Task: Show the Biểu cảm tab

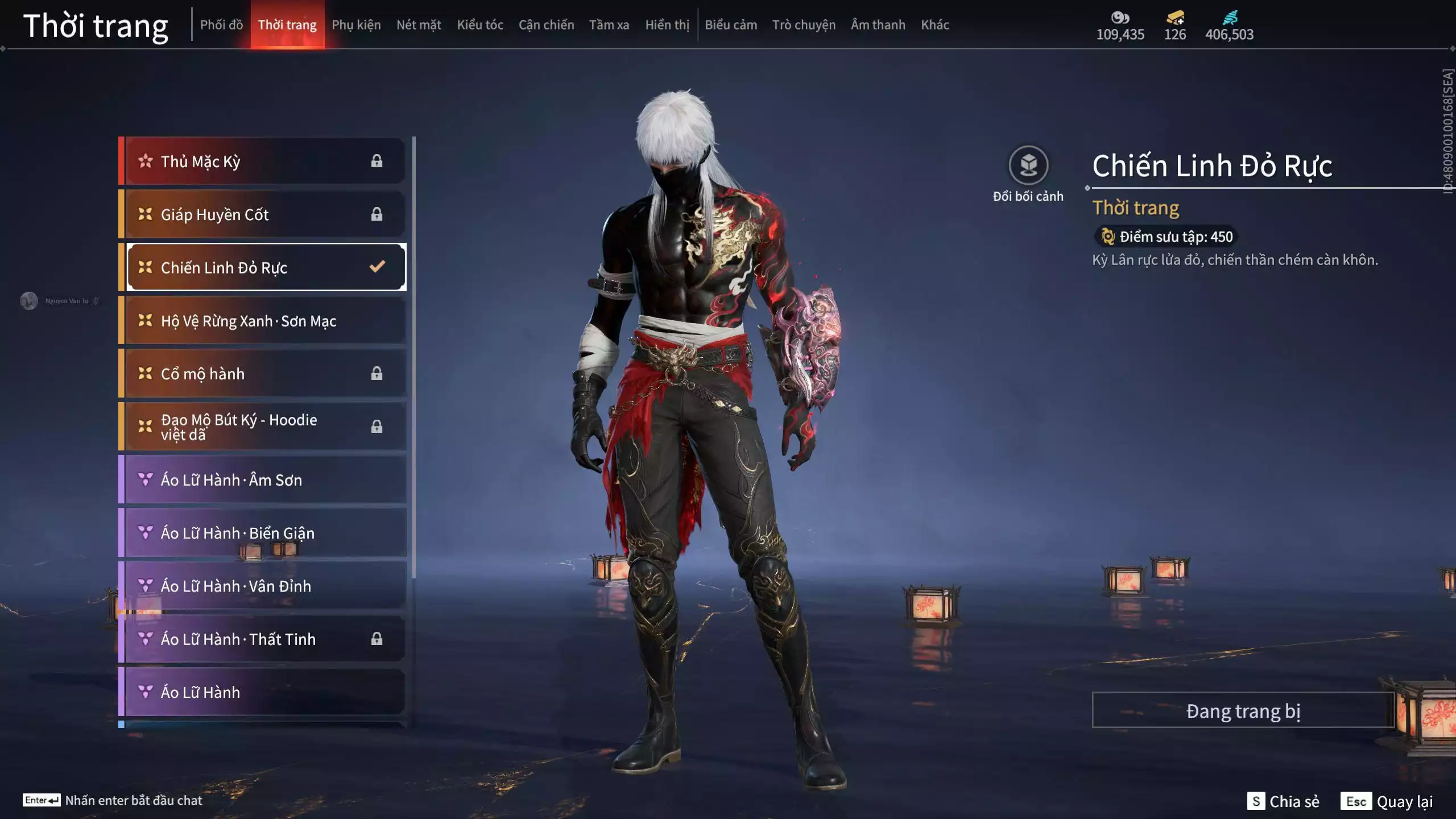Action: [x=731, y=25]
